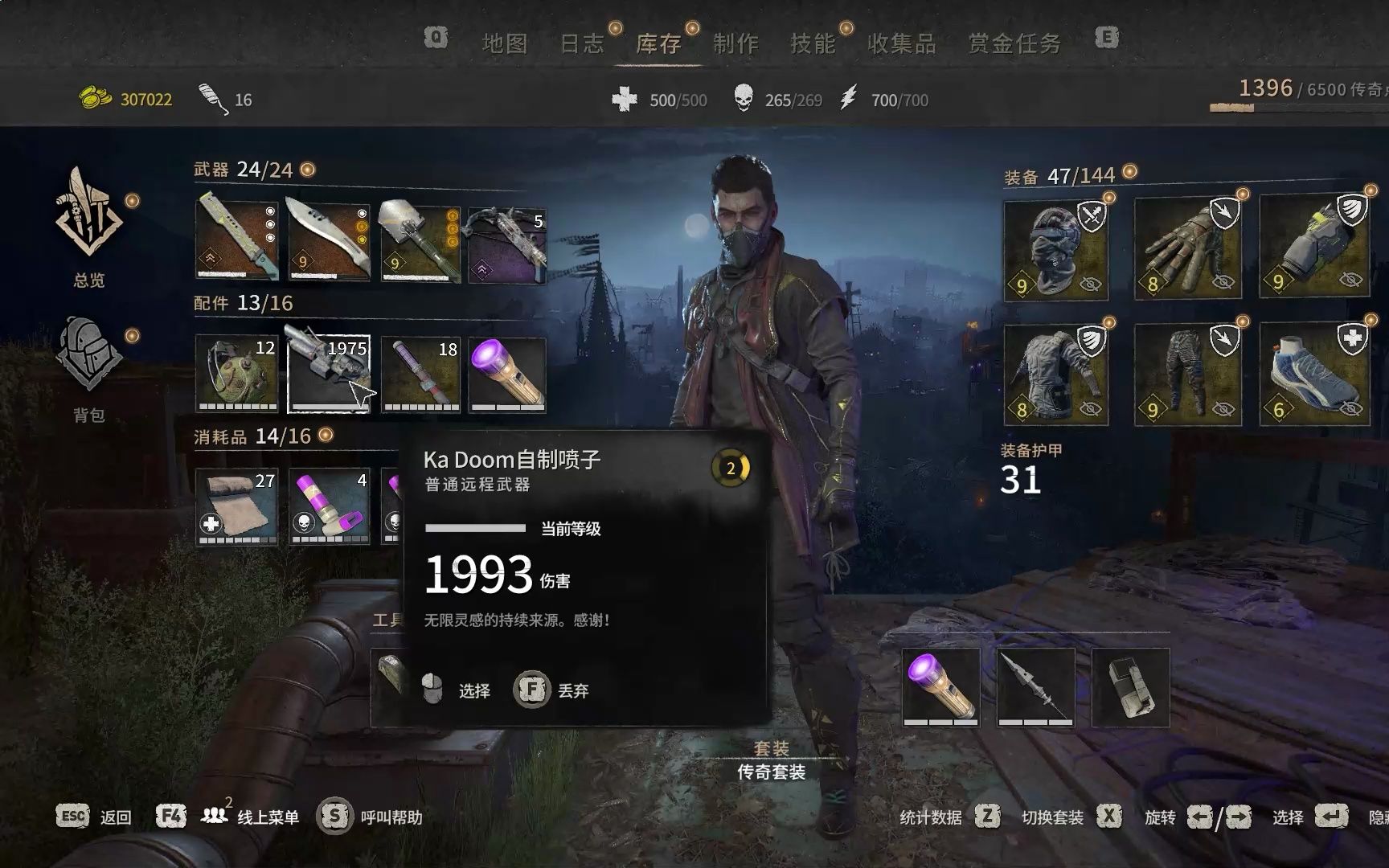Screen dimensions: 1389x868
Task: Select the pants equipment slot
Action: point(1186,375)
